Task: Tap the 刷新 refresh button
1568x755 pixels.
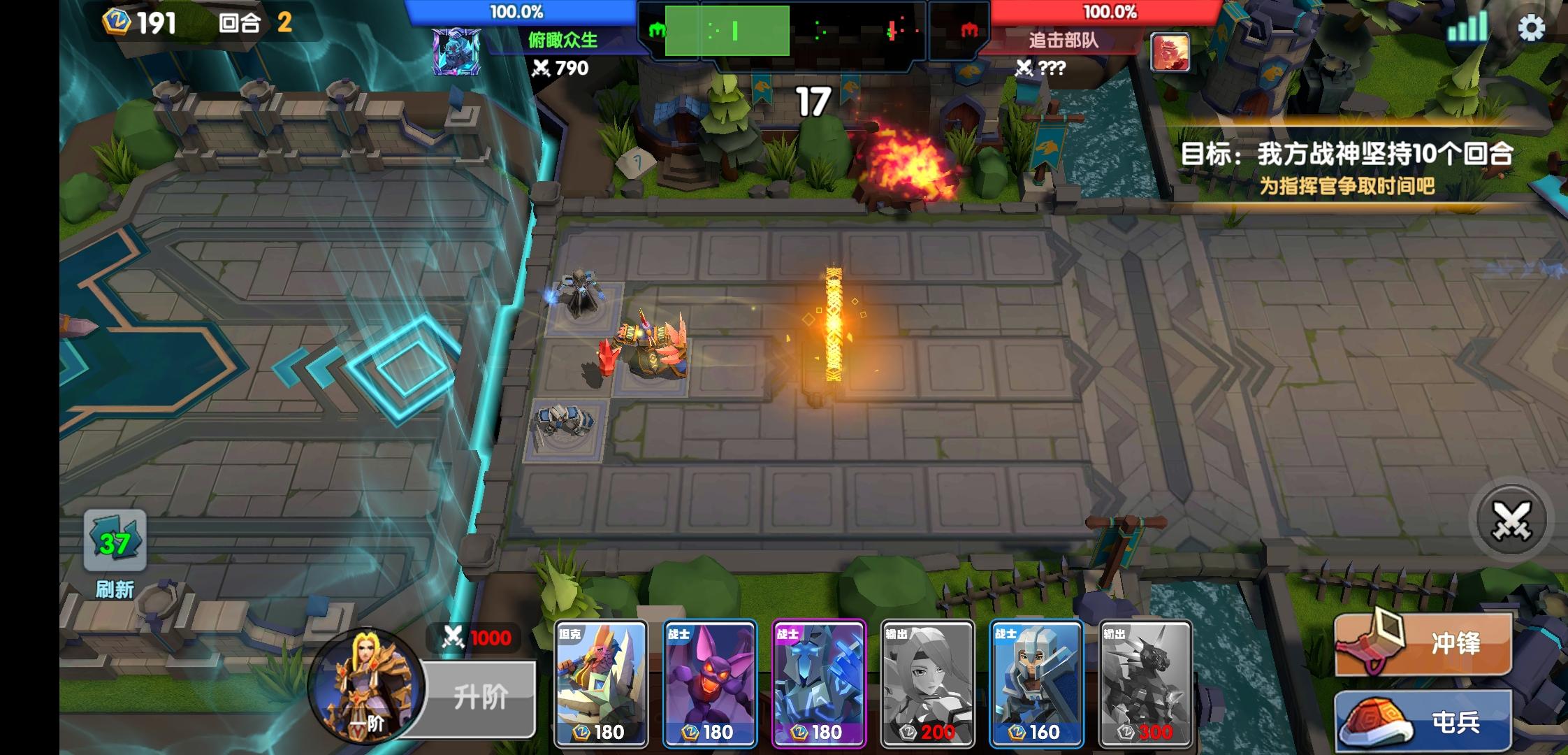Action: click(115, 552)
